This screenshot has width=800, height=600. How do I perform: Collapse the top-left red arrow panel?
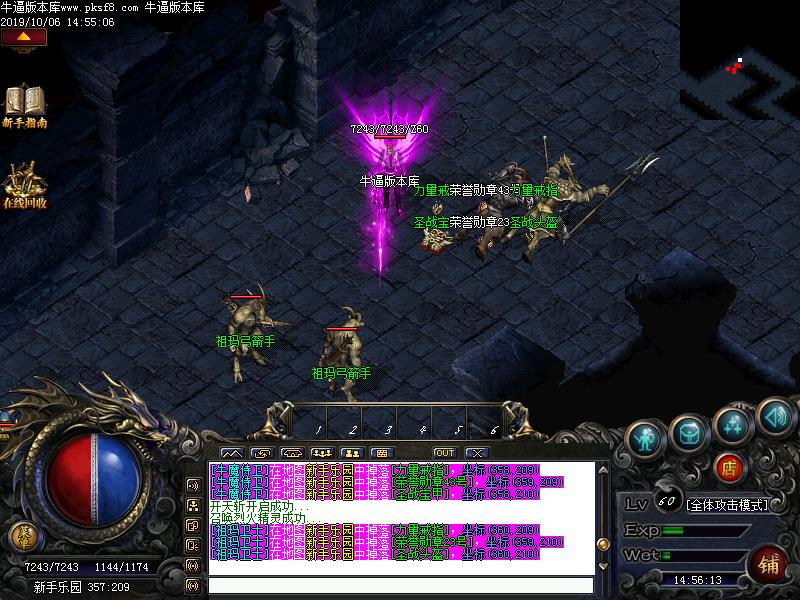point(24,38)
